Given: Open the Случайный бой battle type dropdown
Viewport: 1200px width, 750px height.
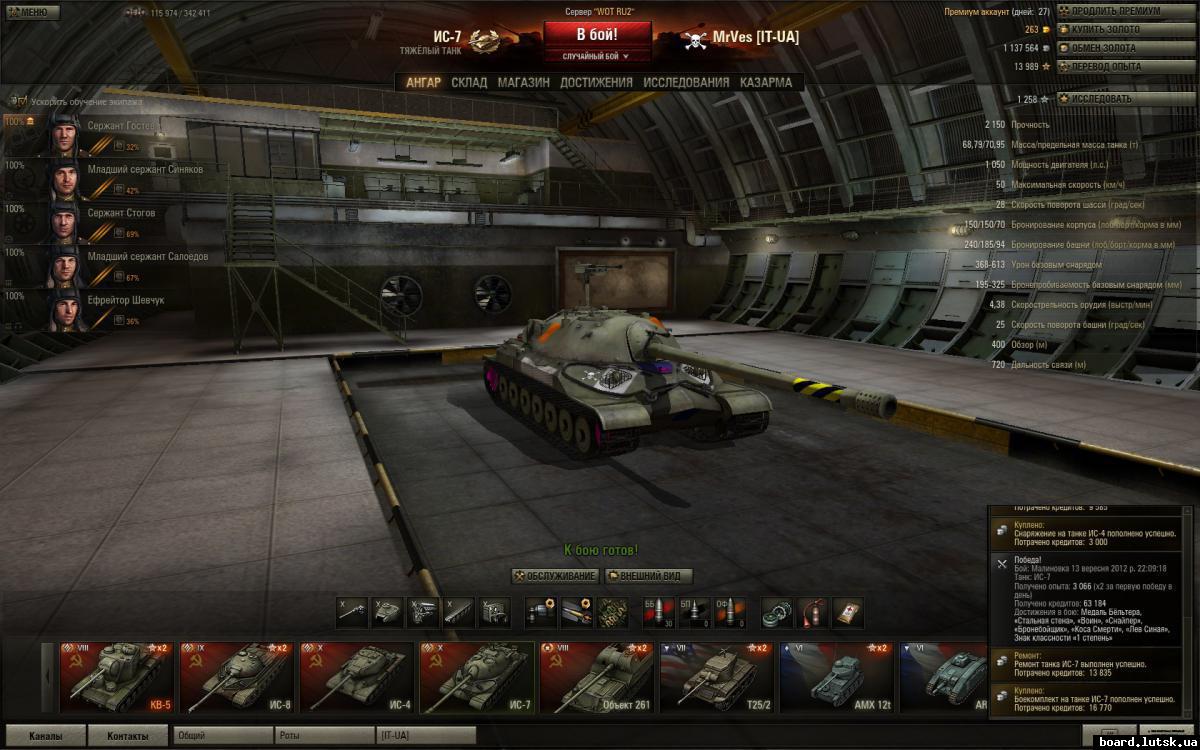Looking at the screenshot, I should click(597, 57).
